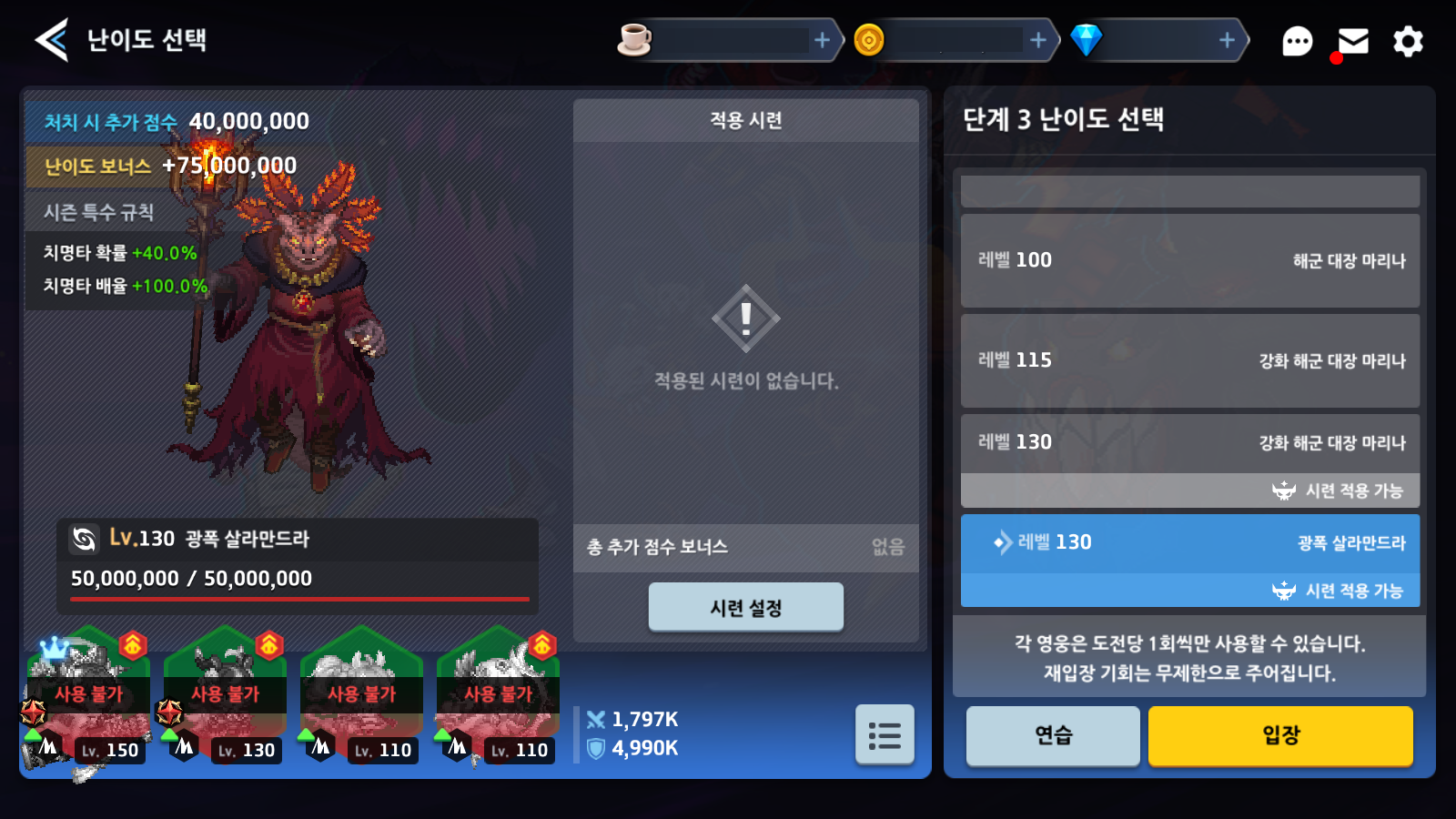The width and height of the screenshot is (1456, 819).
Task: Select the 레벨 115 강화 해군 대장 마리나 row
Action: 1190,361
